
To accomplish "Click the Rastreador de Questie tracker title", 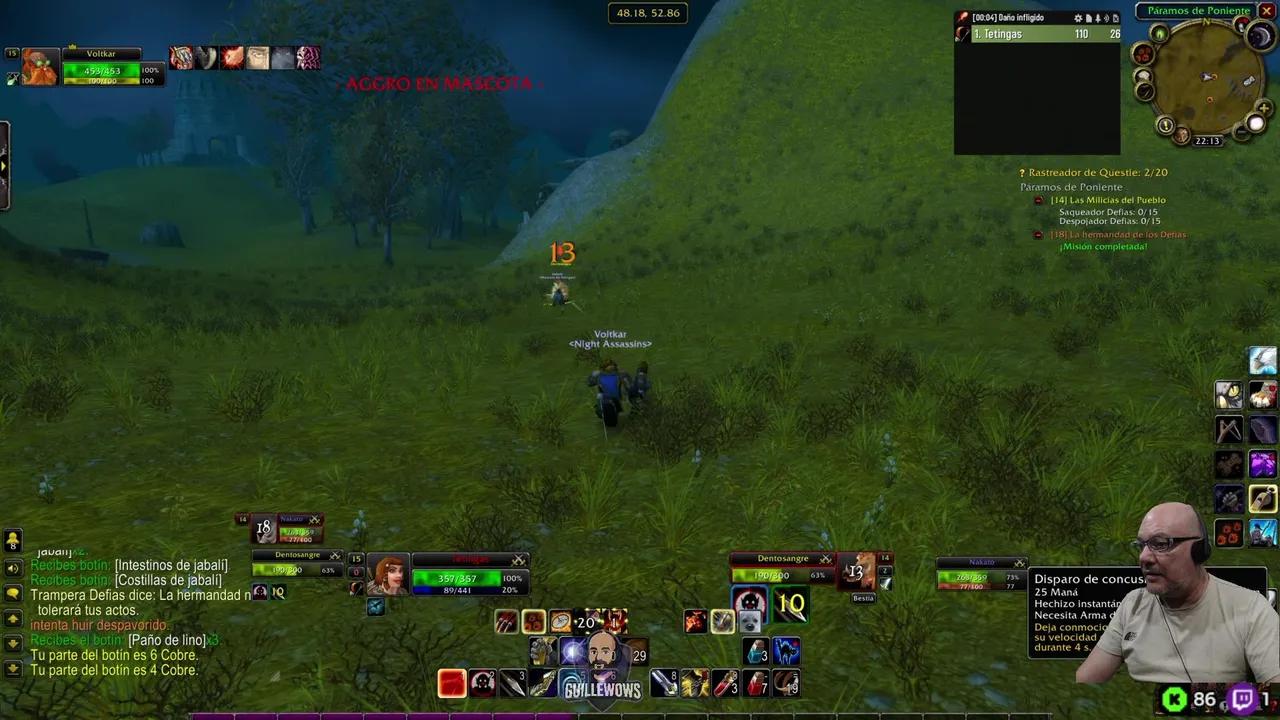I will click(1095, 172).
